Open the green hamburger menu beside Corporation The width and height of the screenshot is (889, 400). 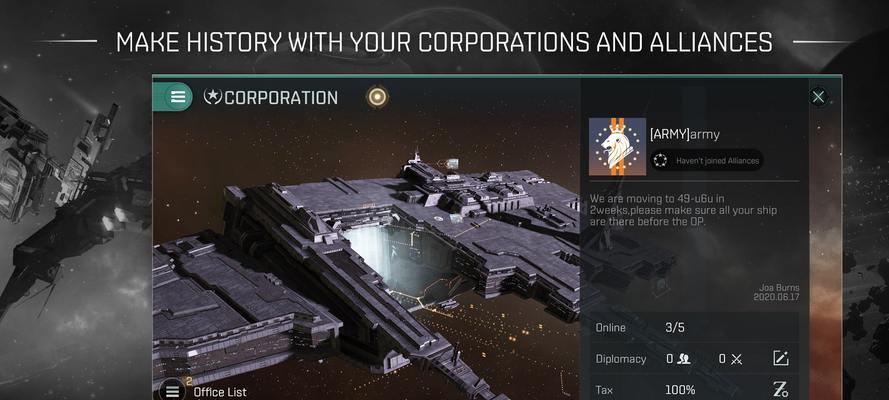(x=178, y=97)
